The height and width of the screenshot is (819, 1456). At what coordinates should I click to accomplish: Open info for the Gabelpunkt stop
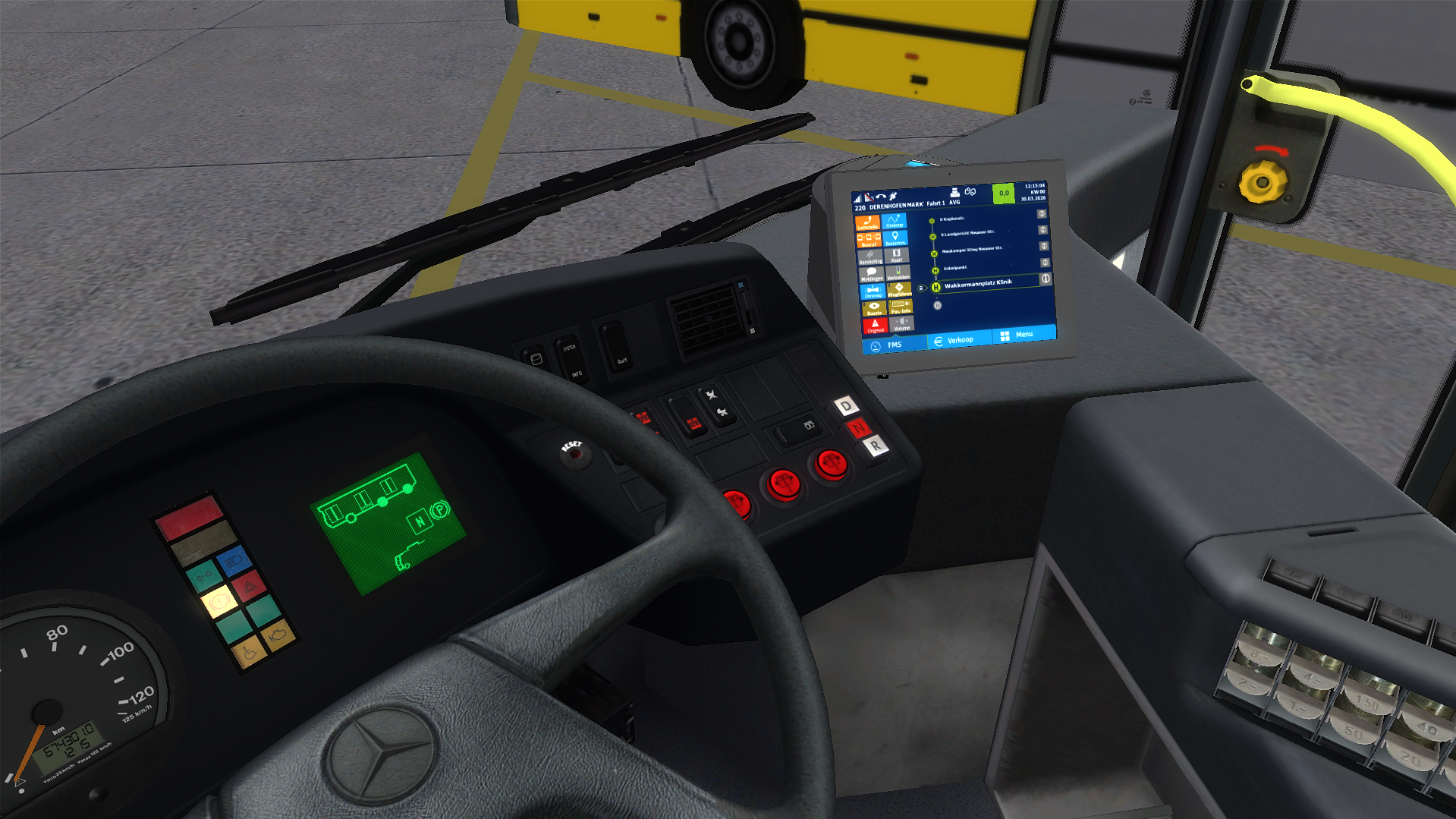tap(1045, 262)
